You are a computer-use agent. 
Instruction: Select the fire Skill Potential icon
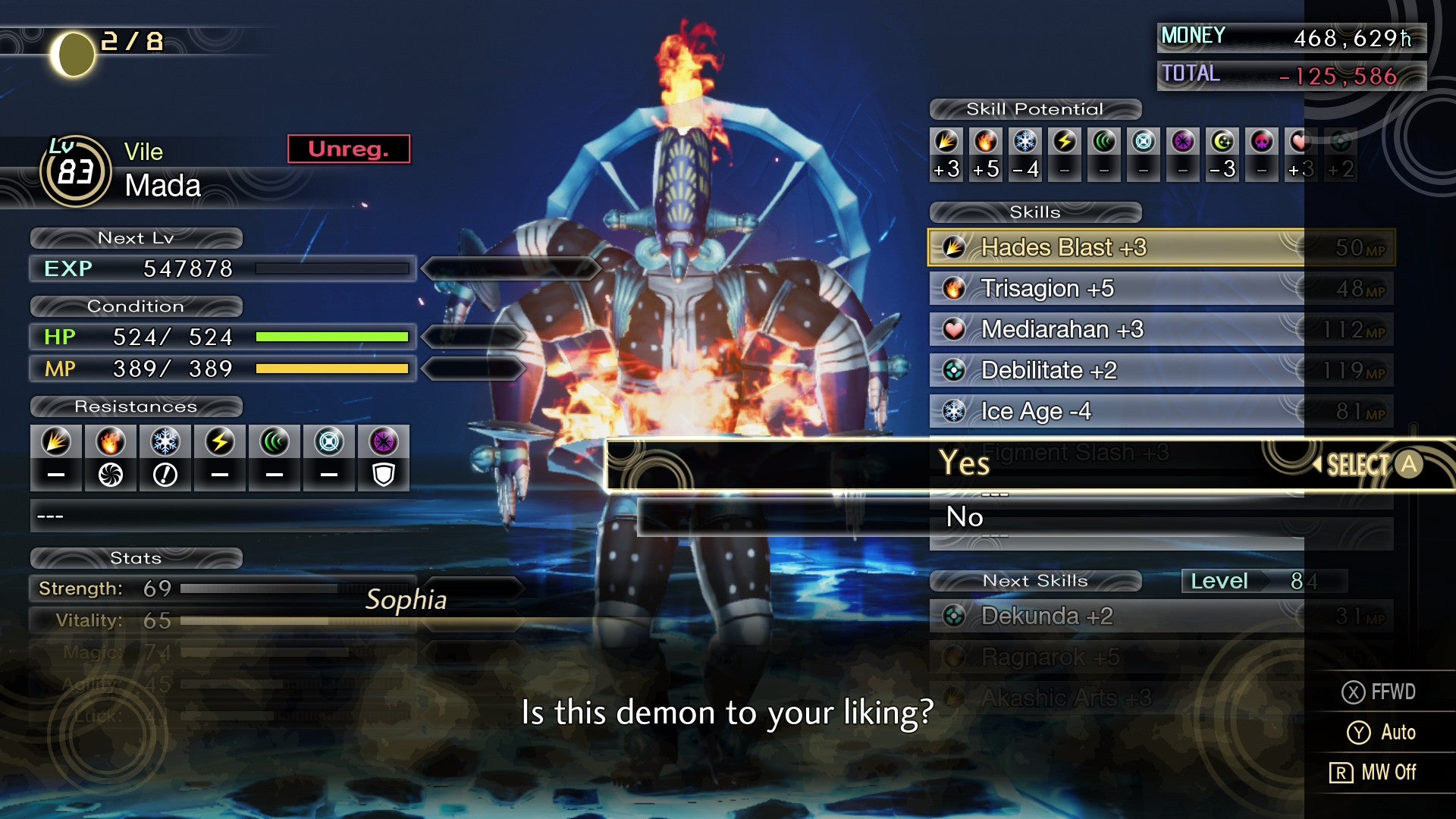[985, 140]
